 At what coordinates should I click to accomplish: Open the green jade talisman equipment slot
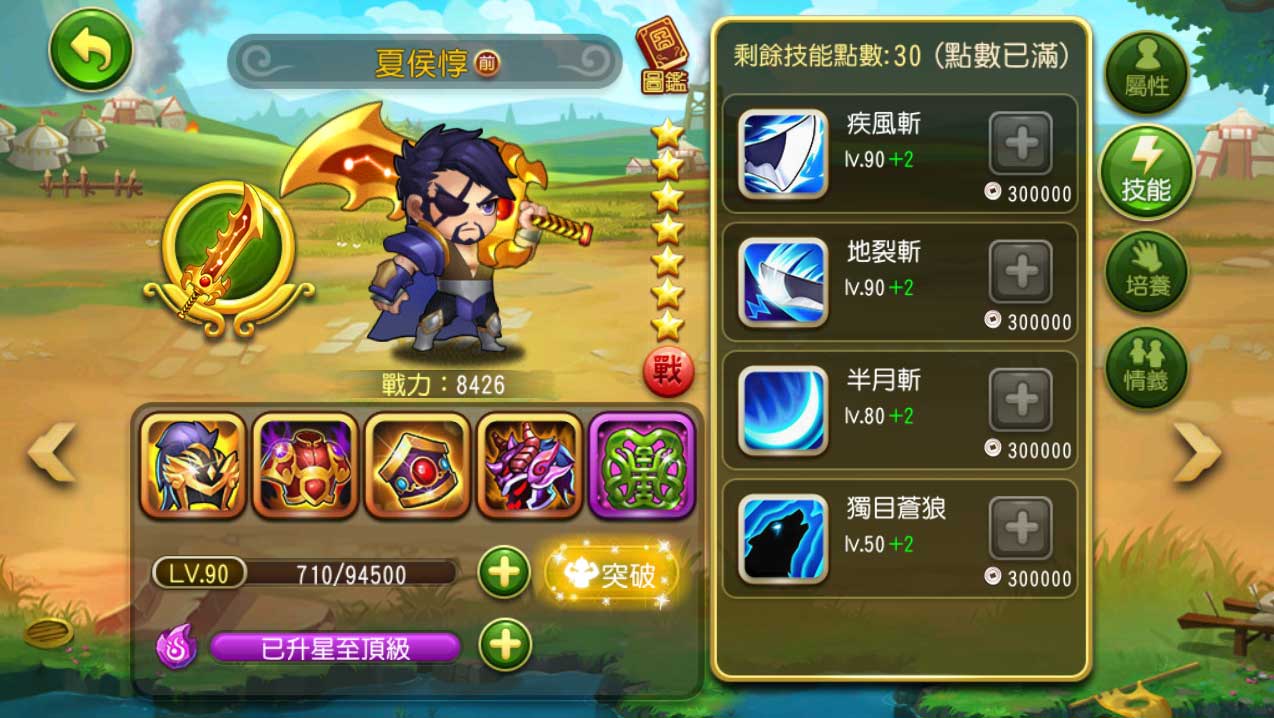click(641, 465)
